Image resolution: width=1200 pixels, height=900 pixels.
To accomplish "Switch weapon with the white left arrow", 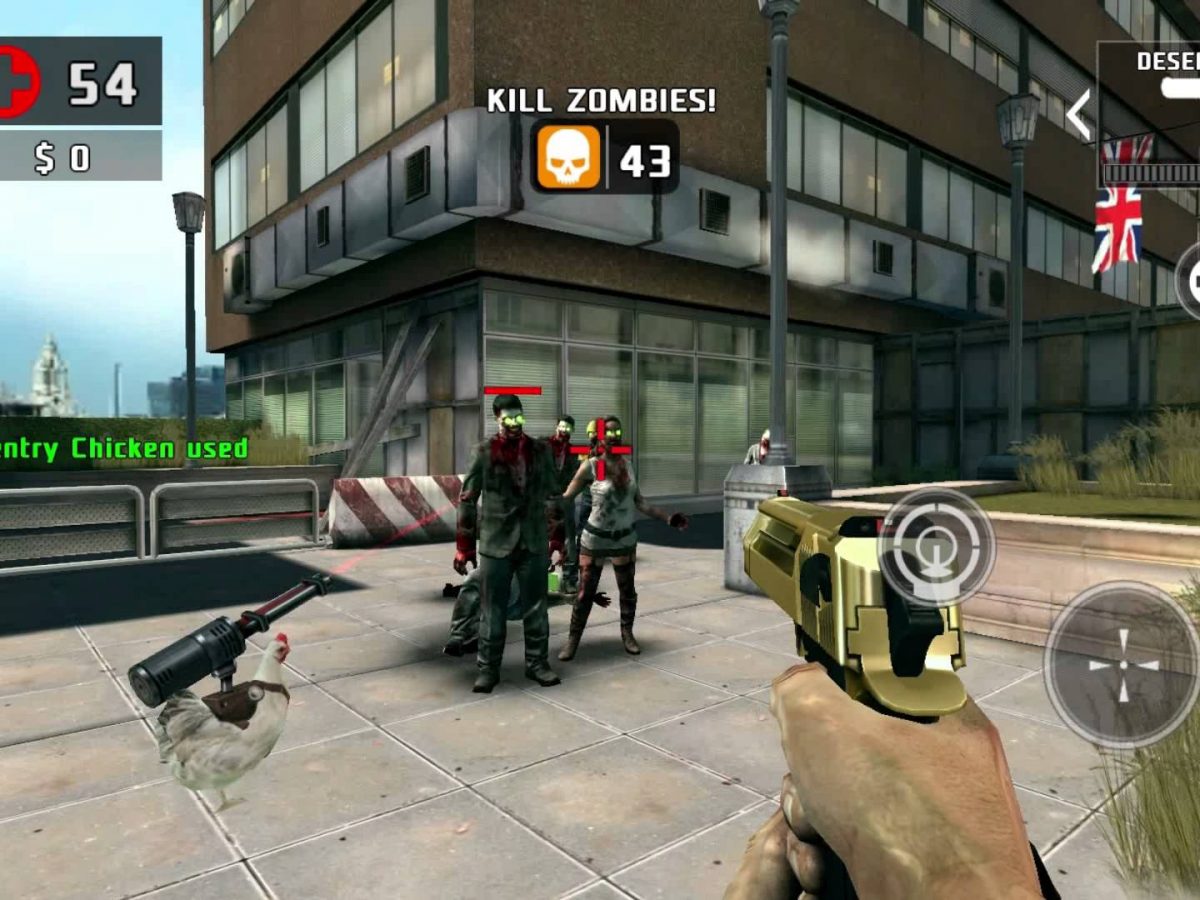I will point(1079,115).
